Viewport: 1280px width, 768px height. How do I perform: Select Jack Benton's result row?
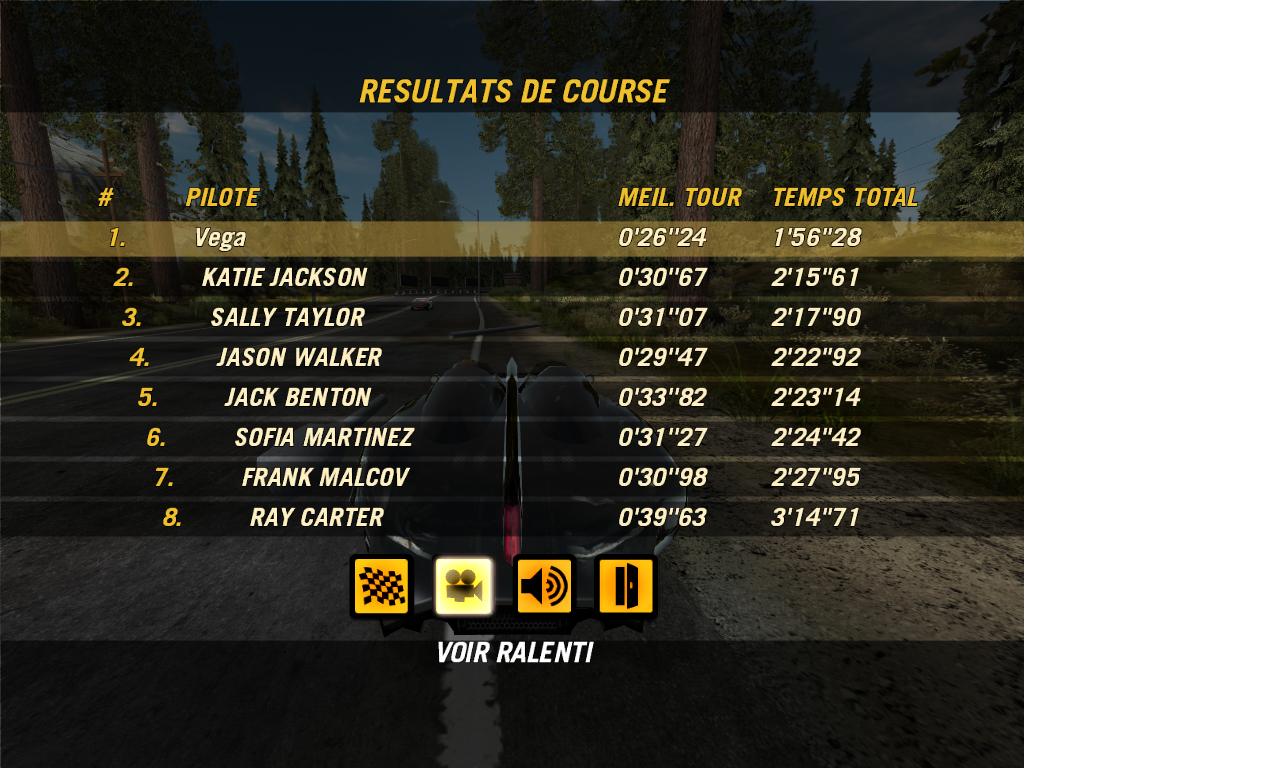pyautogui.click(x=511, y=398)
